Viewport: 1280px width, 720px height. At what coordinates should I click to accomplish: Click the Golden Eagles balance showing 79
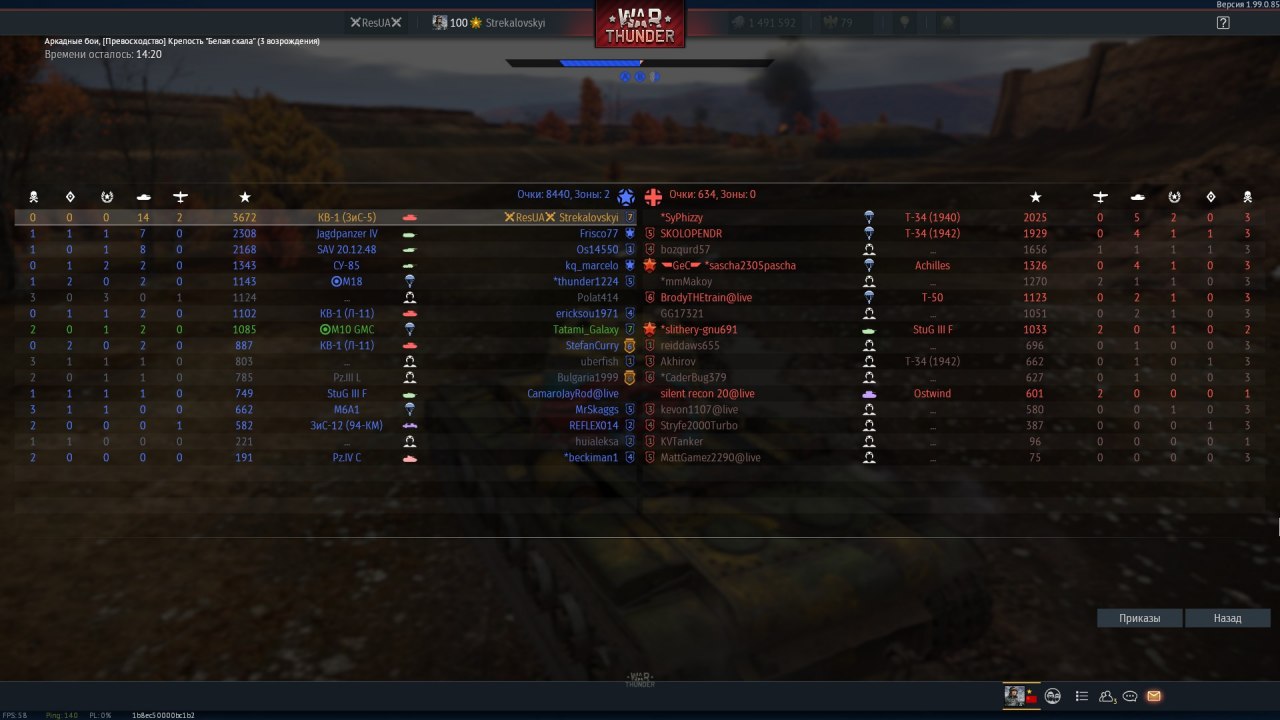(838, 22)
